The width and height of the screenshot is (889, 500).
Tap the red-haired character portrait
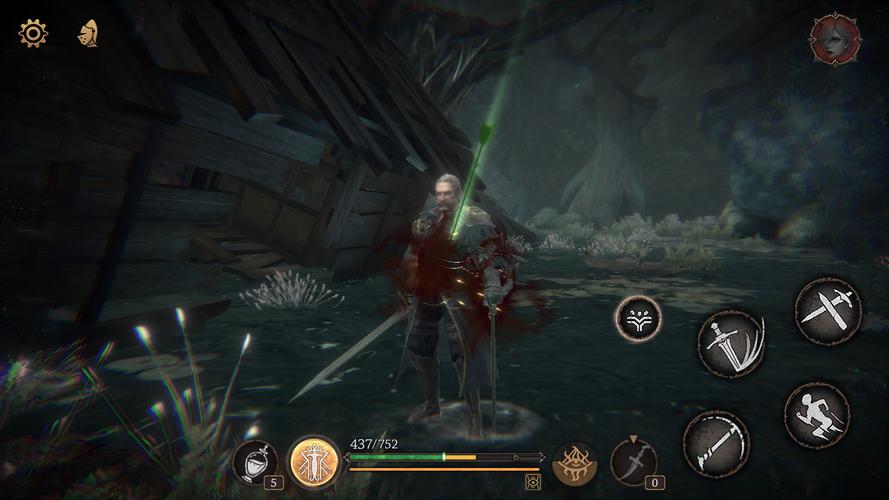coord(835,40)
